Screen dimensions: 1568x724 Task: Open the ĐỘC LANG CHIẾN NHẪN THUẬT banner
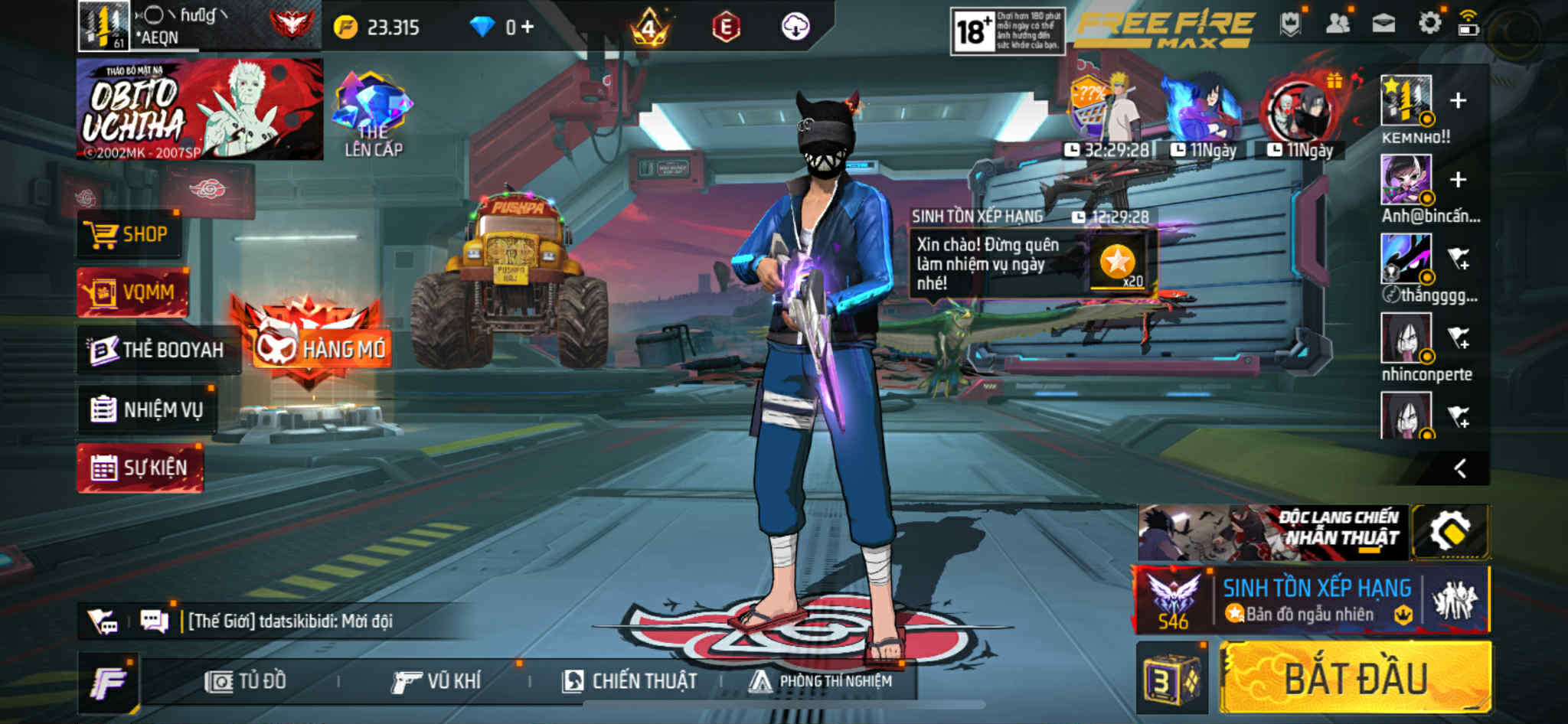click(x=1271, y=532)
